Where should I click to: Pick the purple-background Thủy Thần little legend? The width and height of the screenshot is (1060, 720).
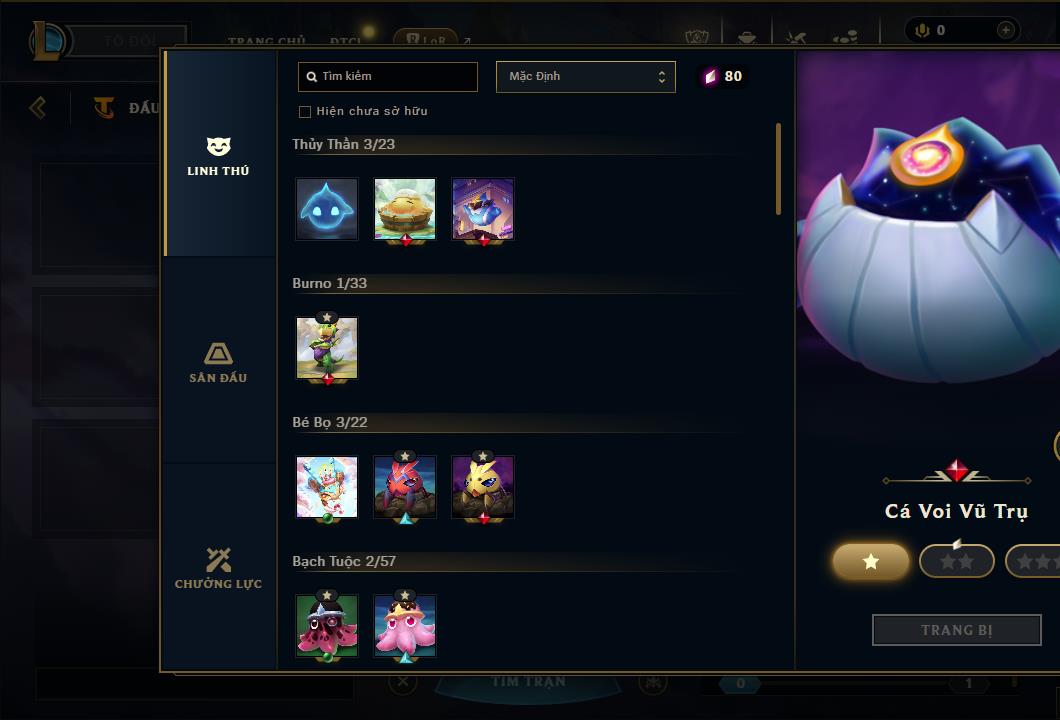point(483,209)
